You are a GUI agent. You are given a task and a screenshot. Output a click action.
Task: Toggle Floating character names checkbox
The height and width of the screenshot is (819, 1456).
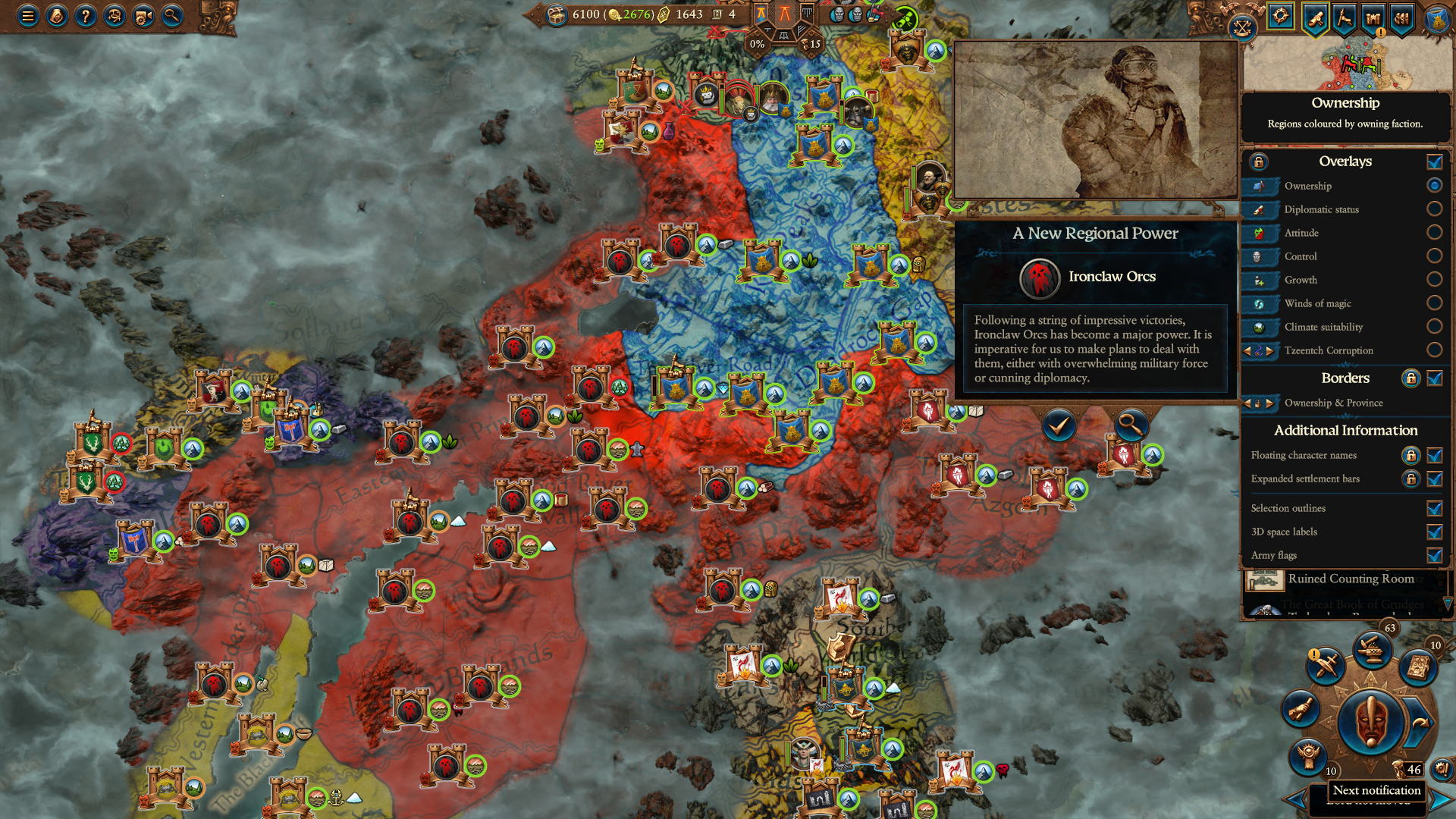[1434, 456]
